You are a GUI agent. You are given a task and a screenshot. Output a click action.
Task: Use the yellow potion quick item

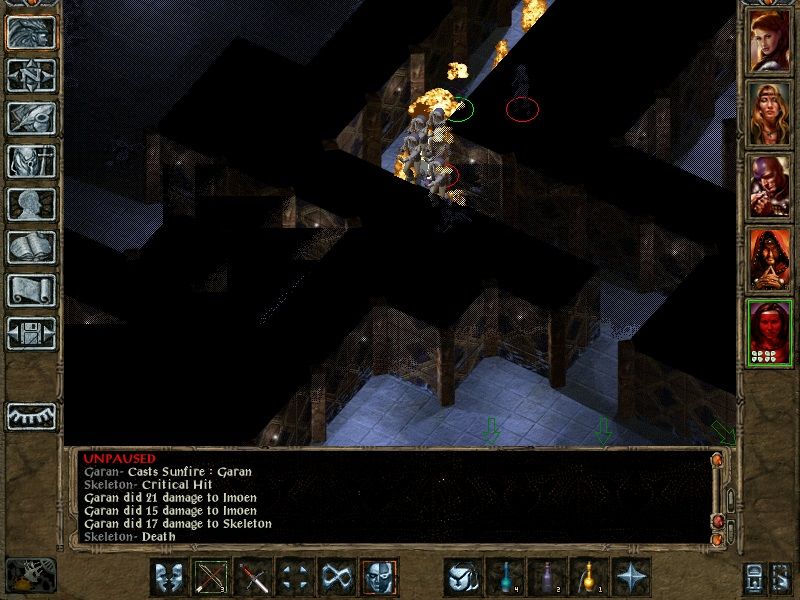coord(589,578)
